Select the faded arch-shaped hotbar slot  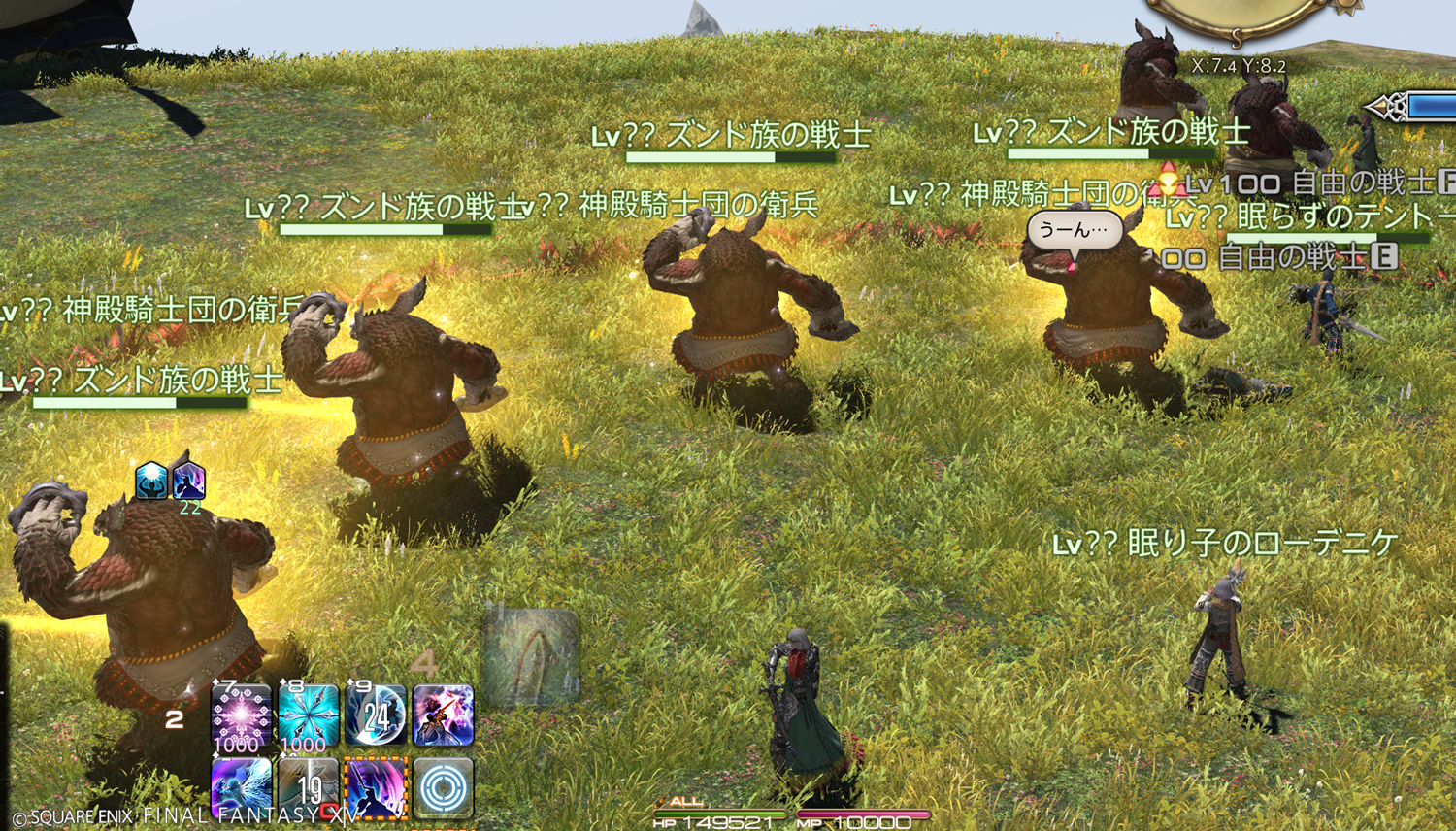click(x=531, y=657)
